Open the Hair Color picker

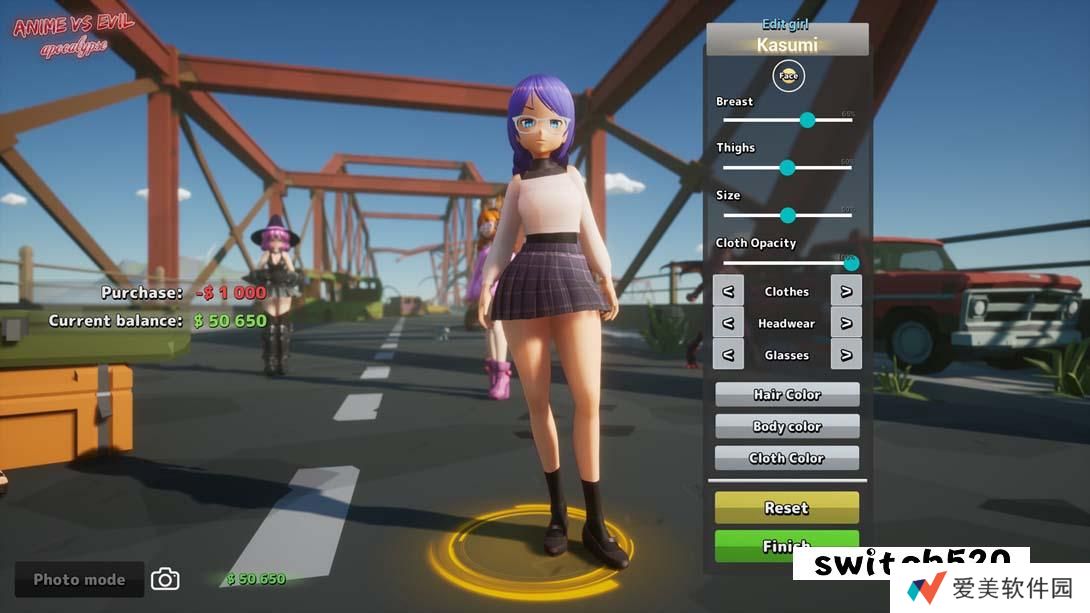tap(787, 395)
